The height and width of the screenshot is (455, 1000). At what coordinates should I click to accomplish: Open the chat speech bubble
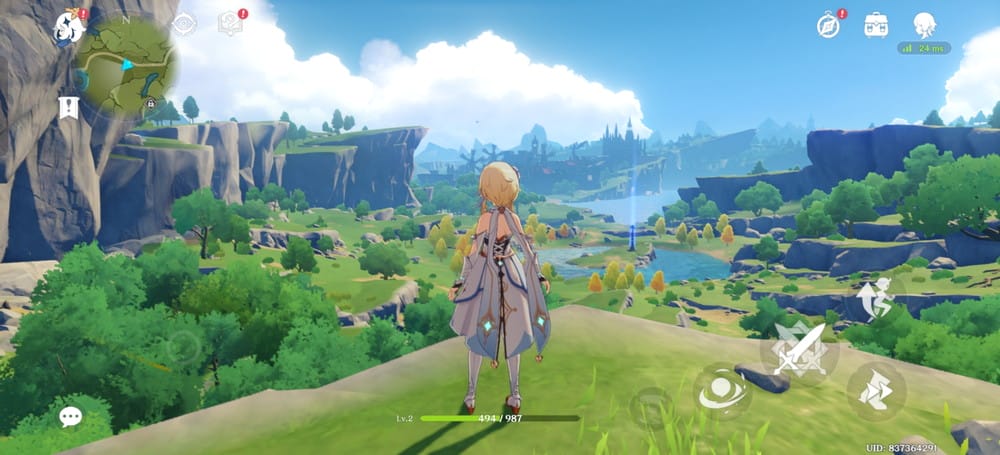pyautogui.click(x=70, y=417)
